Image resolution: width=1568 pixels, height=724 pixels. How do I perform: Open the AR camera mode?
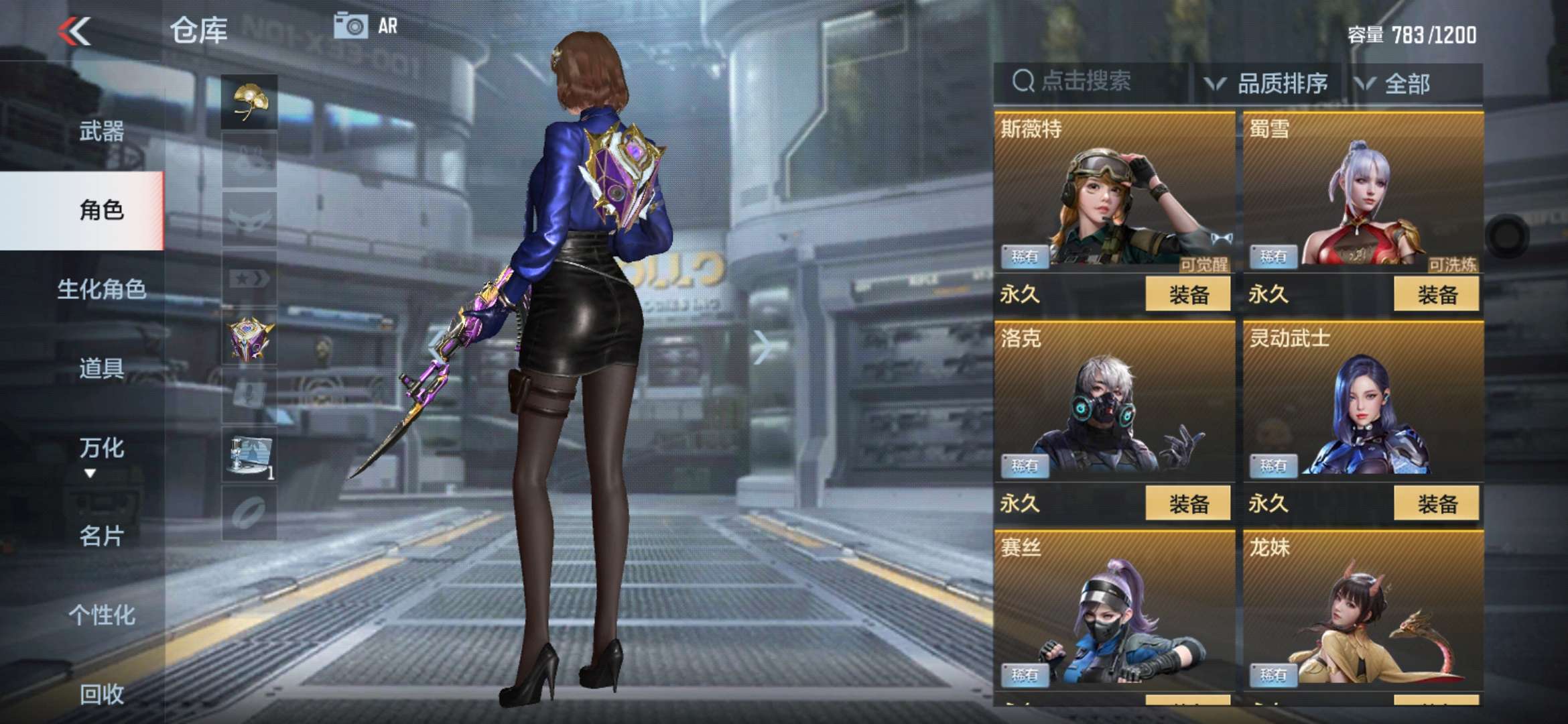(x=365, y=27)
